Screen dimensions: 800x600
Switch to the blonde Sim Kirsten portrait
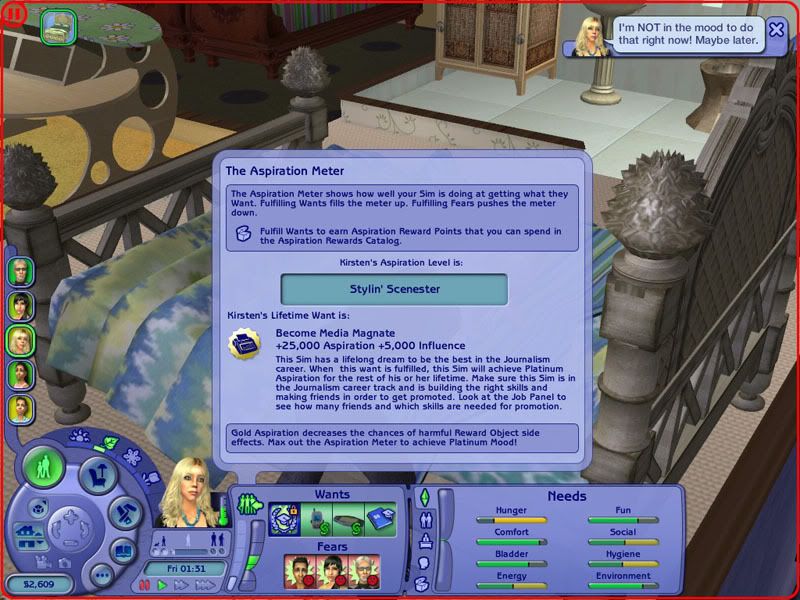coord(21,340)
